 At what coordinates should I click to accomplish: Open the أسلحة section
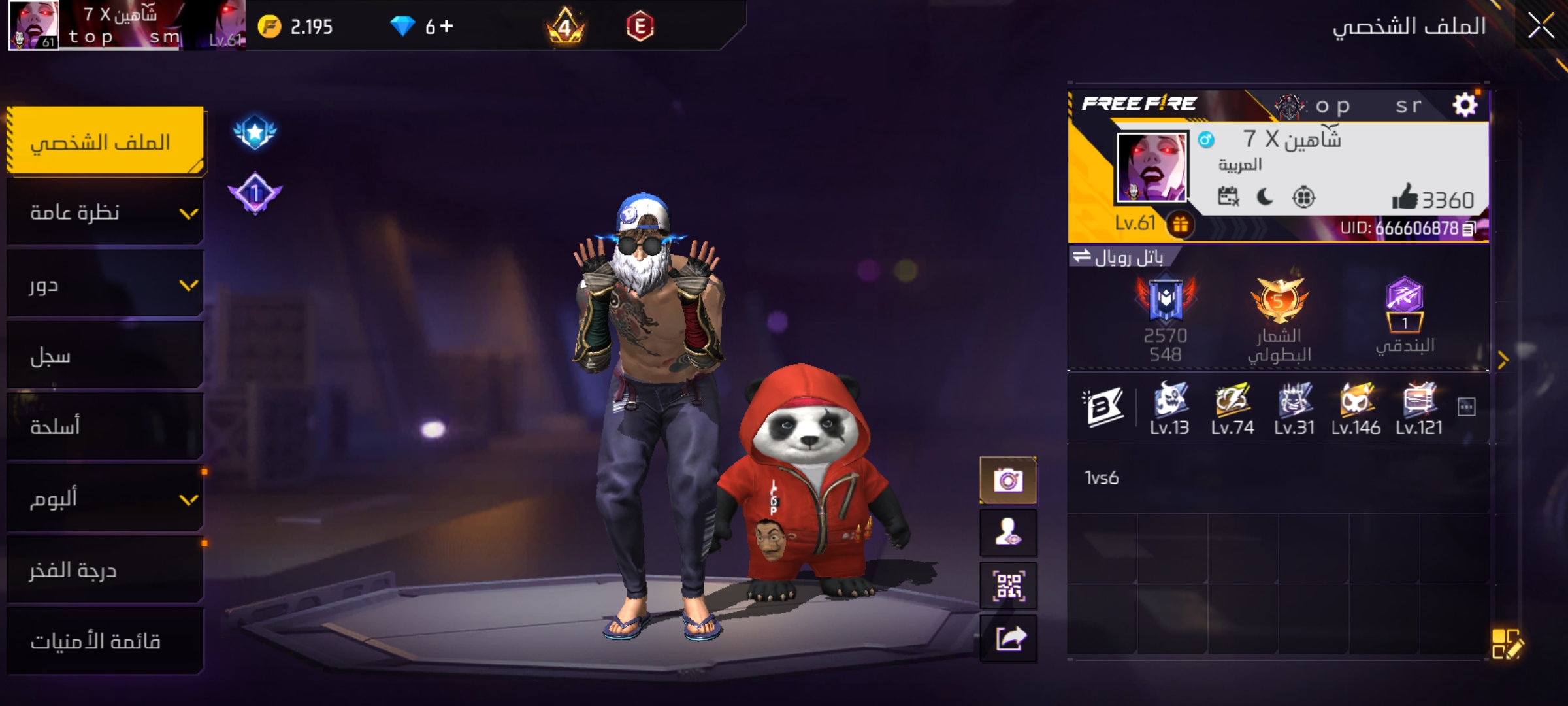tap(106, 427)
